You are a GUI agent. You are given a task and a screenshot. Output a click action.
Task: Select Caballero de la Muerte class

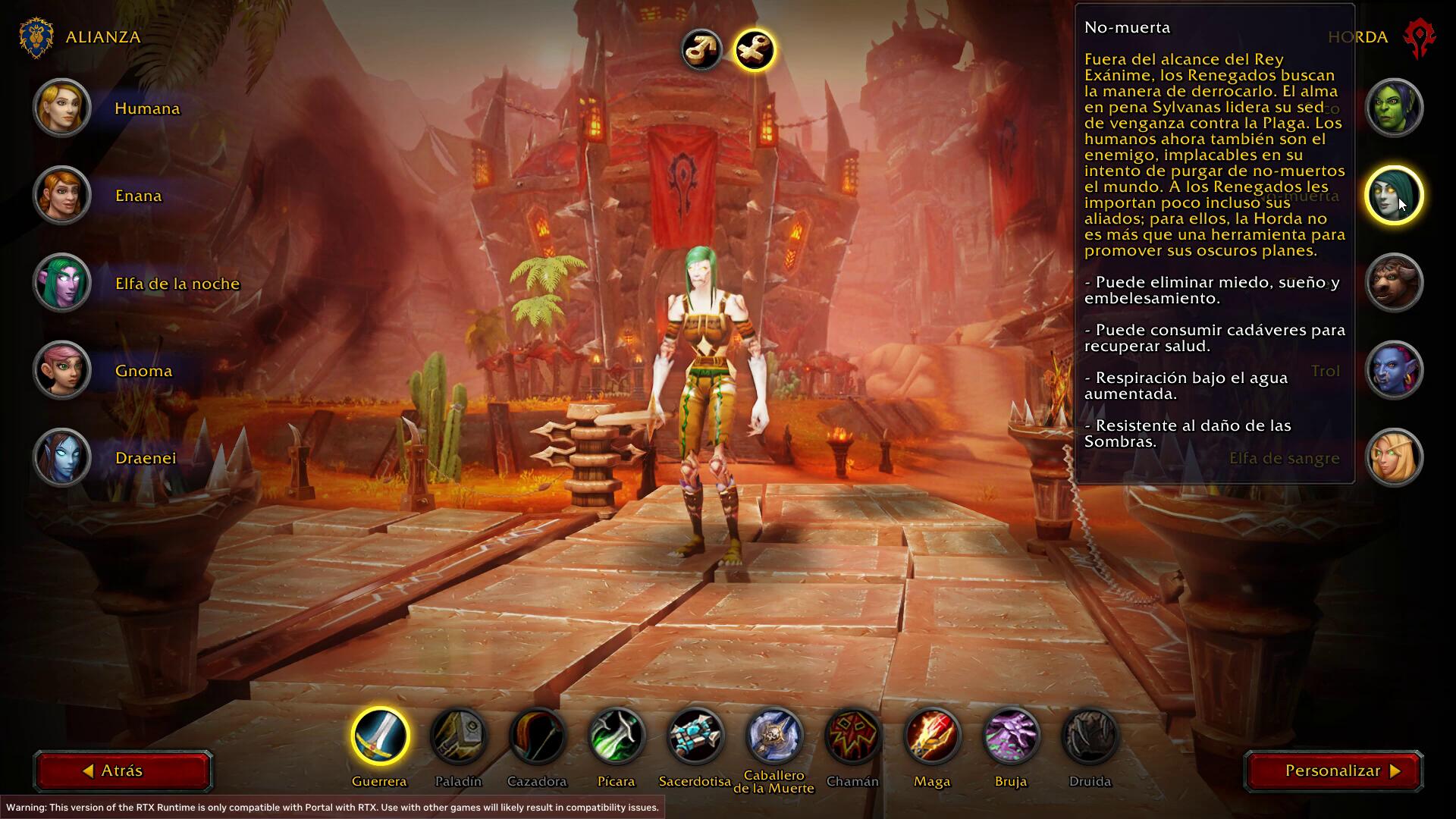[x=774, y=736]
